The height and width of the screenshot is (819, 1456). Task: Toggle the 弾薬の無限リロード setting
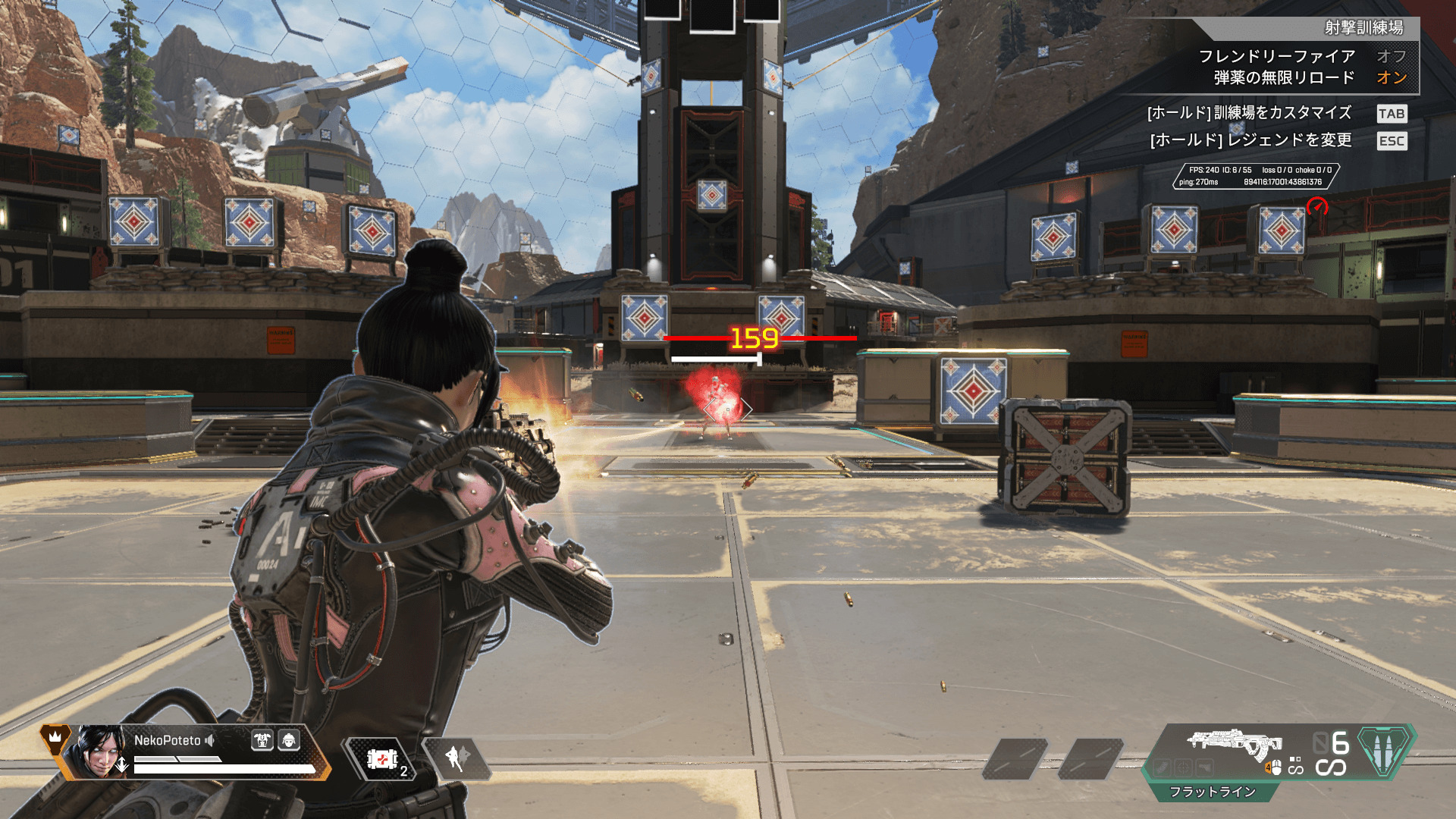pos(1391,77)
